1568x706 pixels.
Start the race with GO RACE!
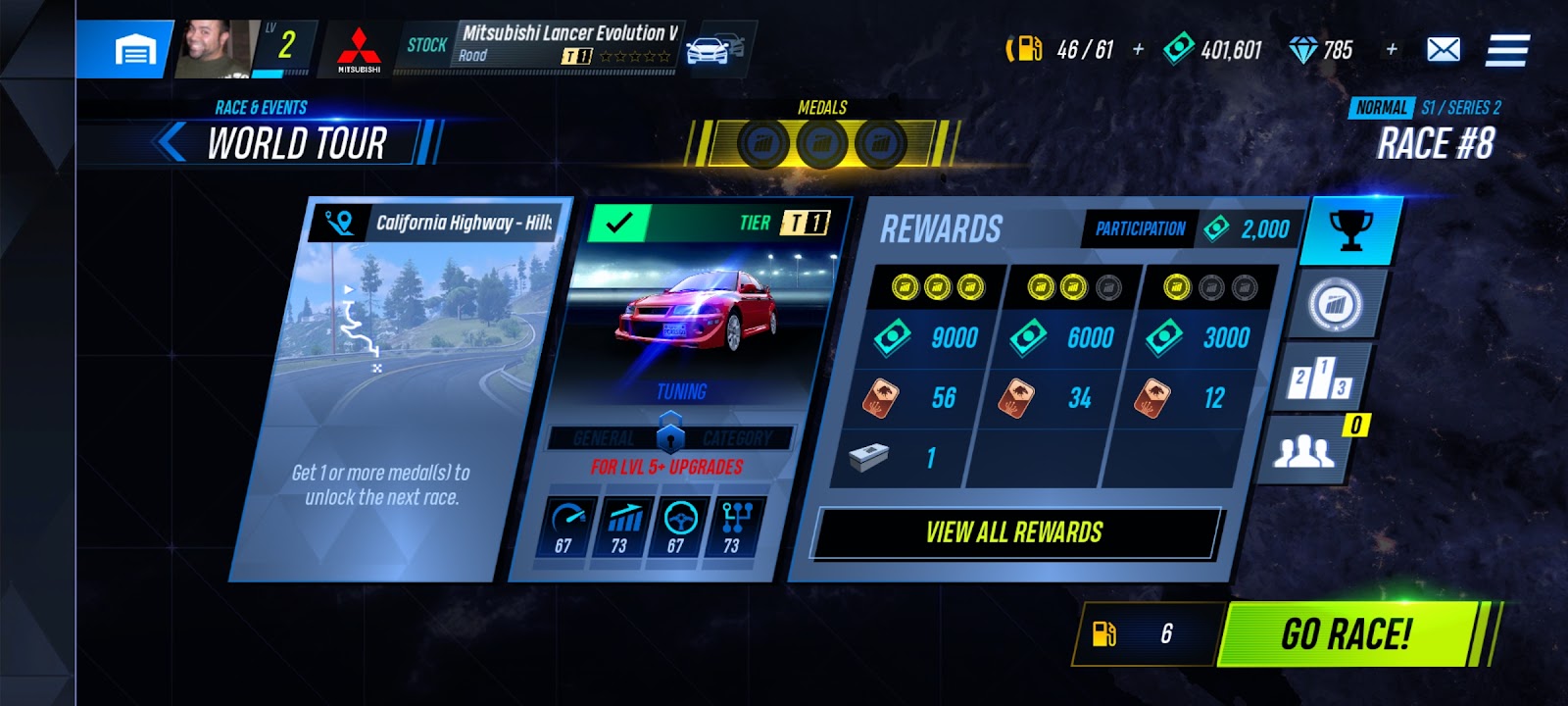tap(1347, 634)
